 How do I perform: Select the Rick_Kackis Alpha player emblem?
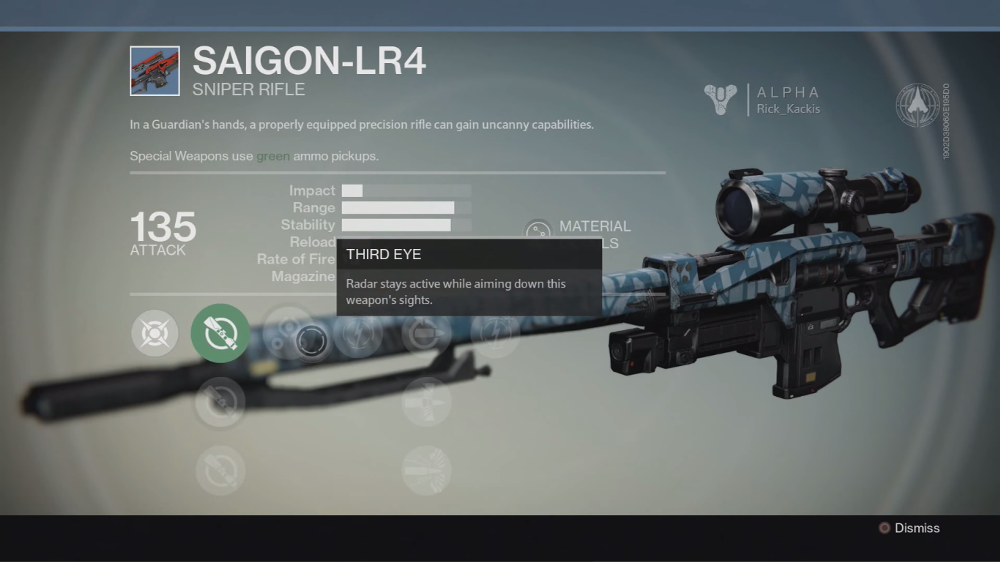click(x=720, y=100)
